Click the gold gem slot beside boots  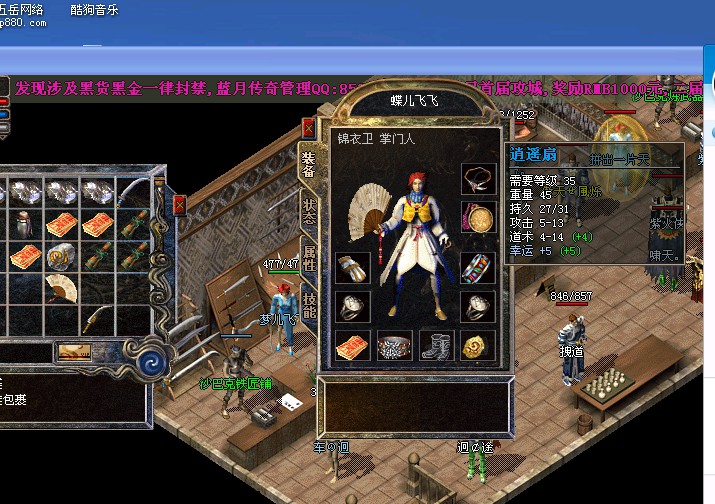(x=477, y=346)
